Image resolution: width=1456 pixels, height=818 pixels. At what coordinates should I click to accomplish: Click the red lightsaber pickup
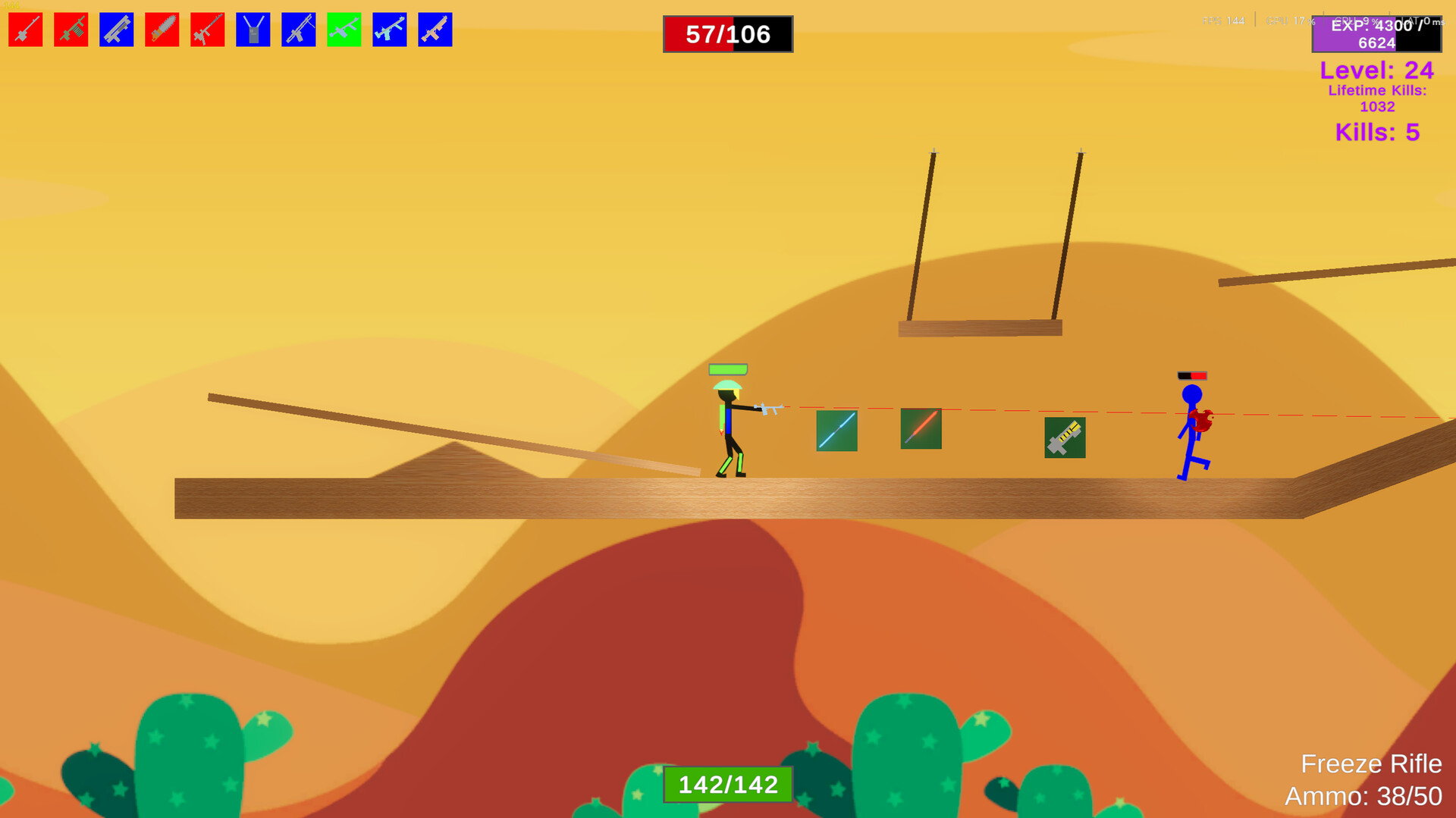tap(920, 429)
